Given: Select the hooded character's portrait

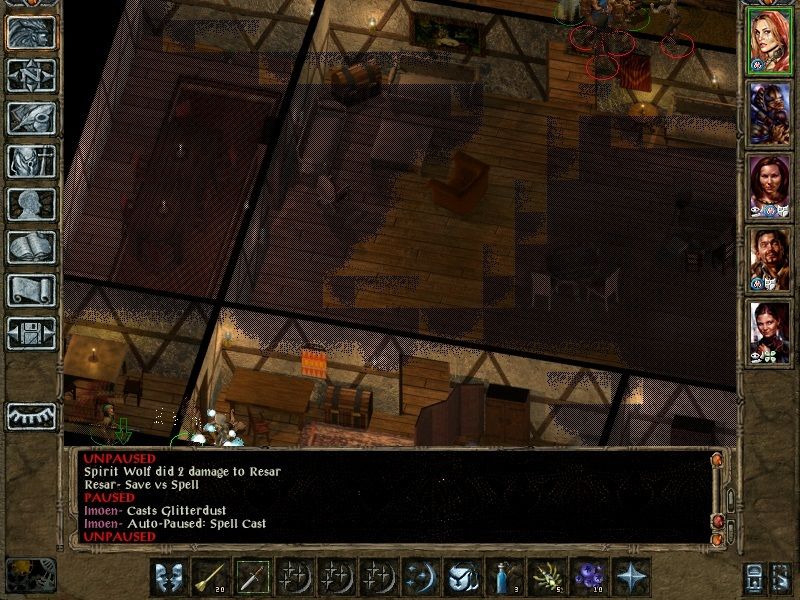Looking at the screenshot, I should [x=770, y=114].
